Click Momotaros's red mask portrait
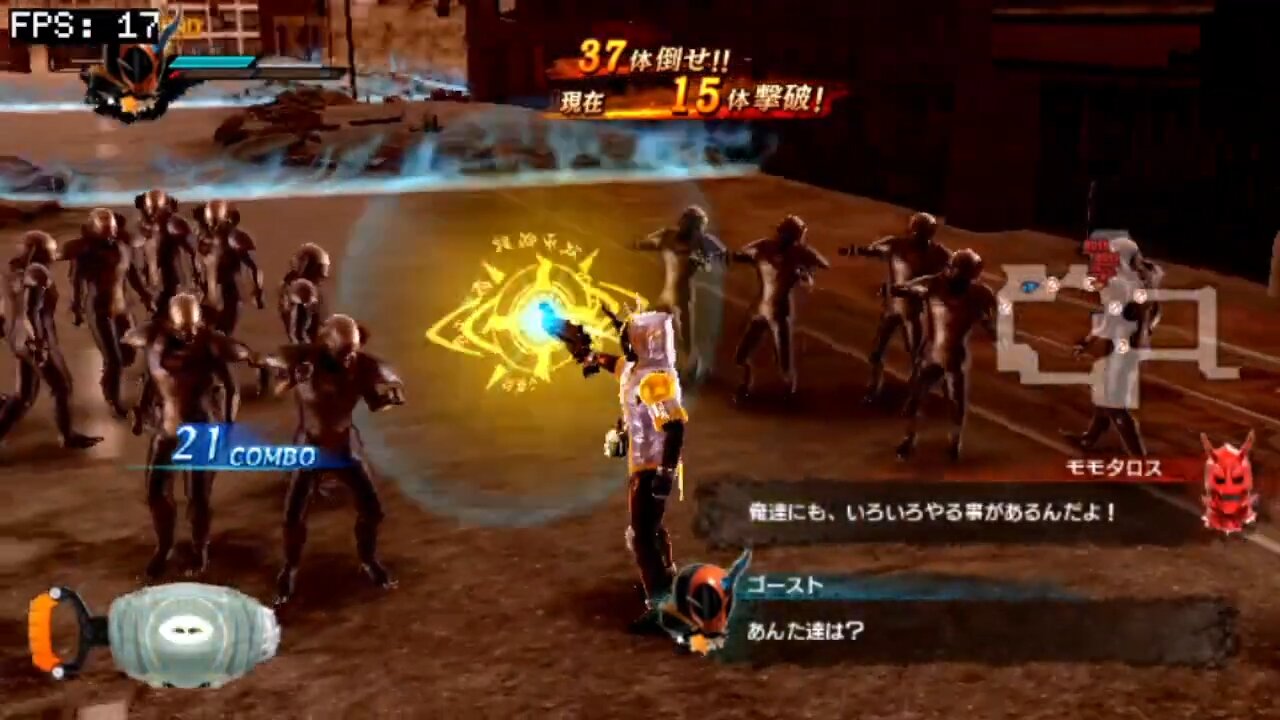Screen dimensions: 1280x720 [x=1228, y=482]
